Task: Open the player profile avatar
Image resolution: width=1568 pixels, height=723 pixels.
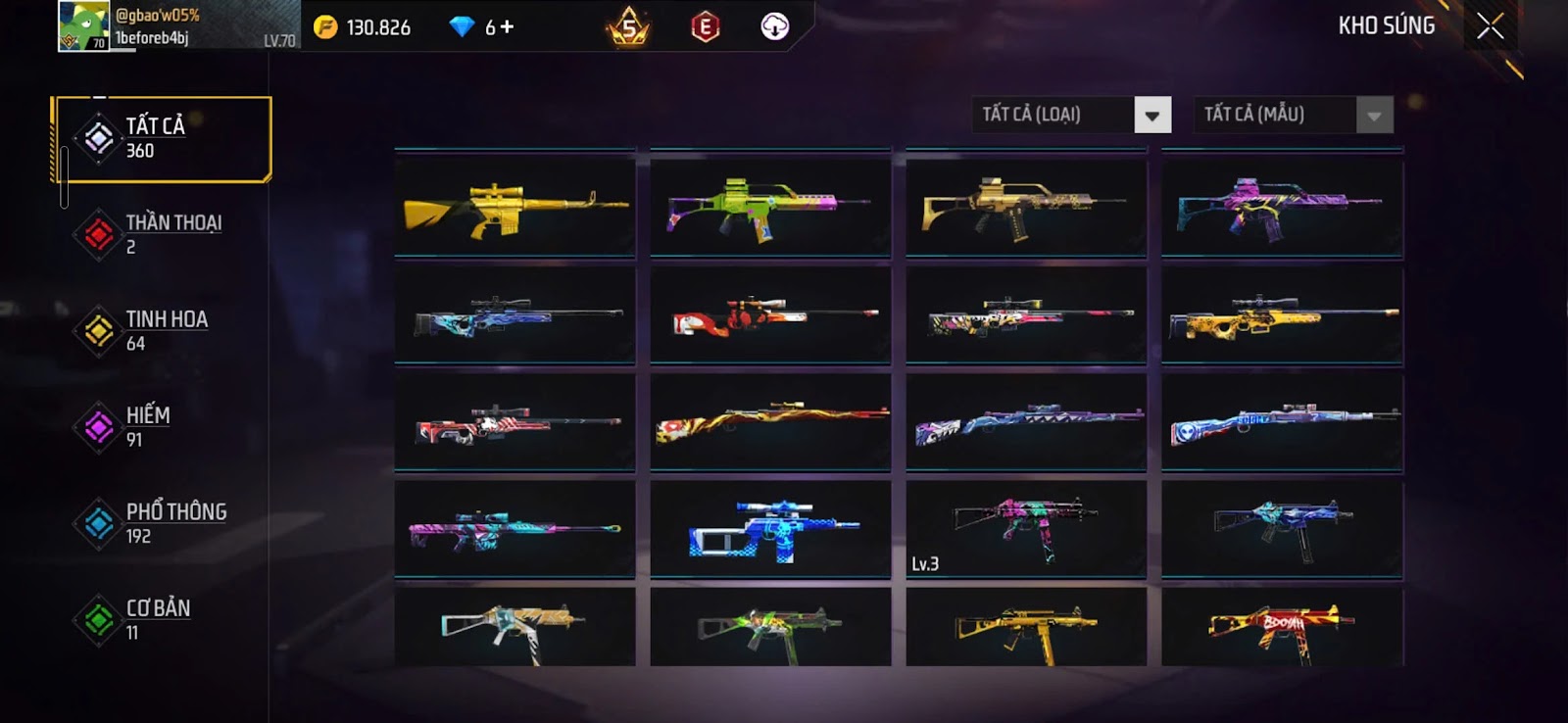Action: (83, 26)
